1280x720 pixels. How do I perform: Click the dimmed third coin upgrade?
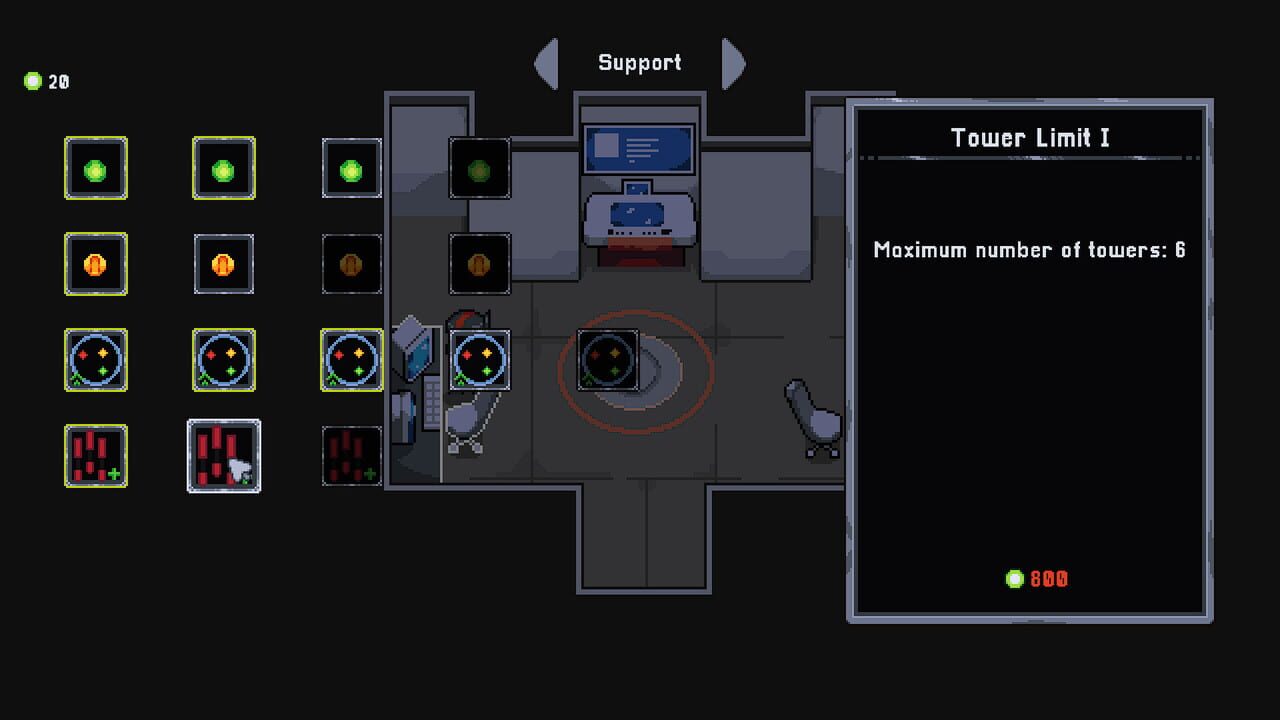[x=351, y=263]
